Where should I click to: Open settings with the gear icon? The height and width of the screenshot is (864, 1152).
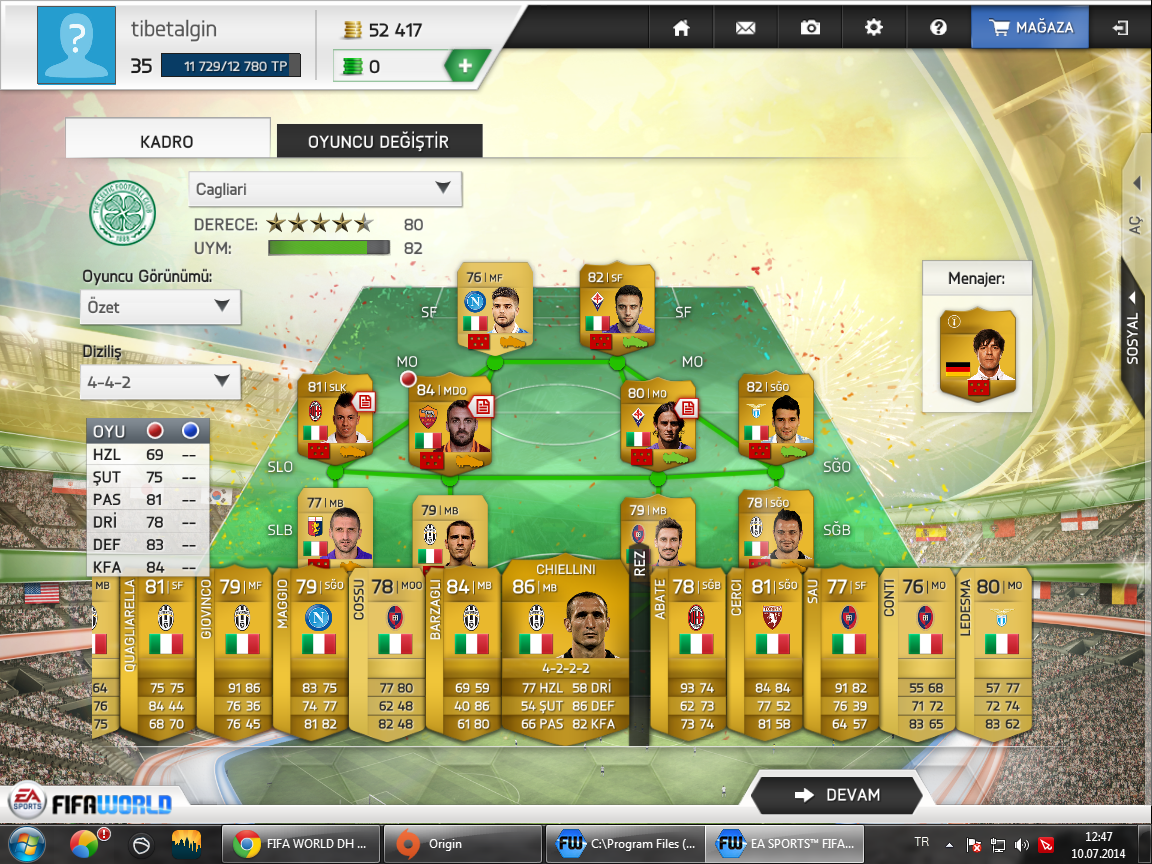874,28
